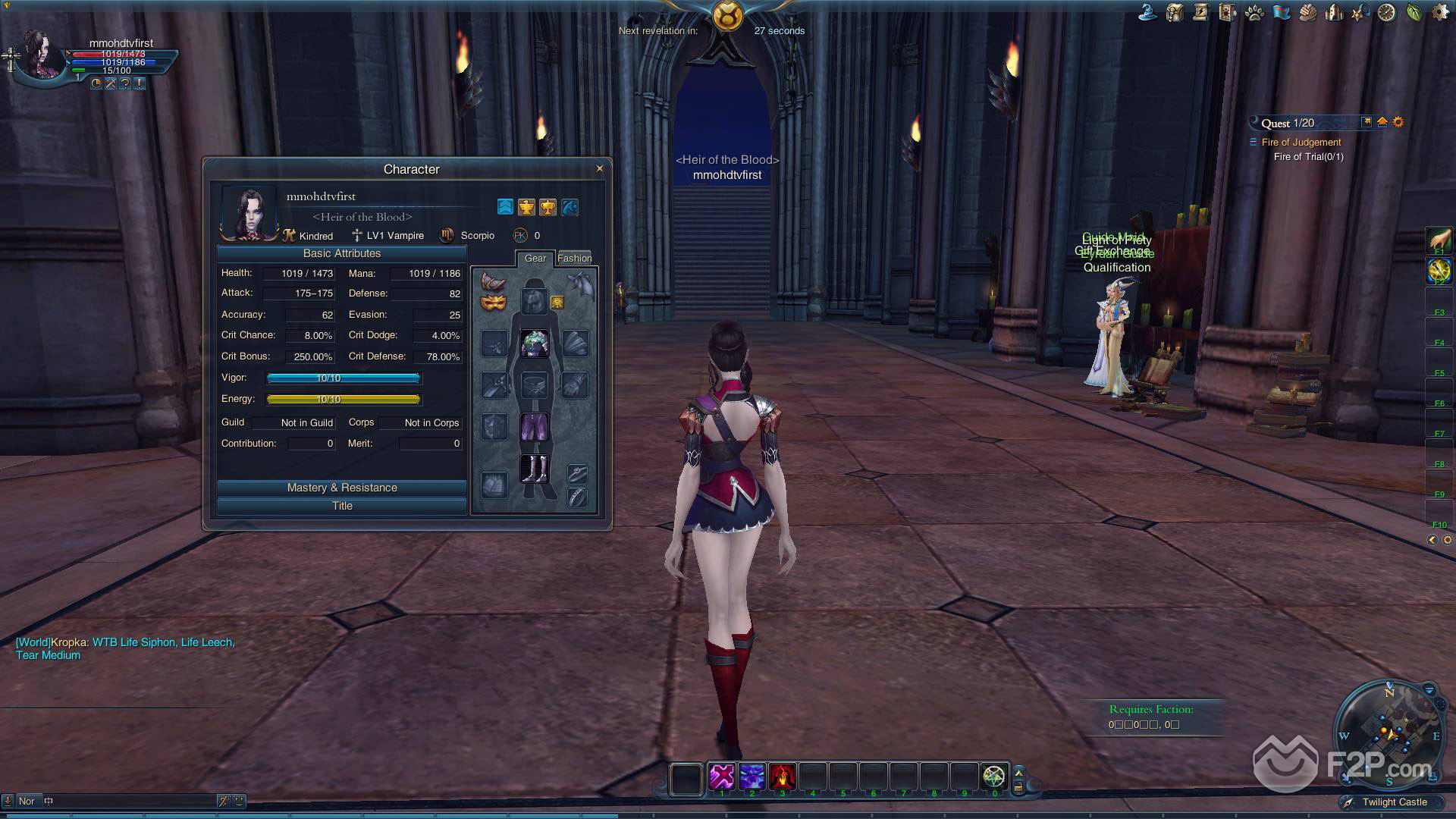
Task: Use the blue demon face skill
Action: [x=752, y=777]
